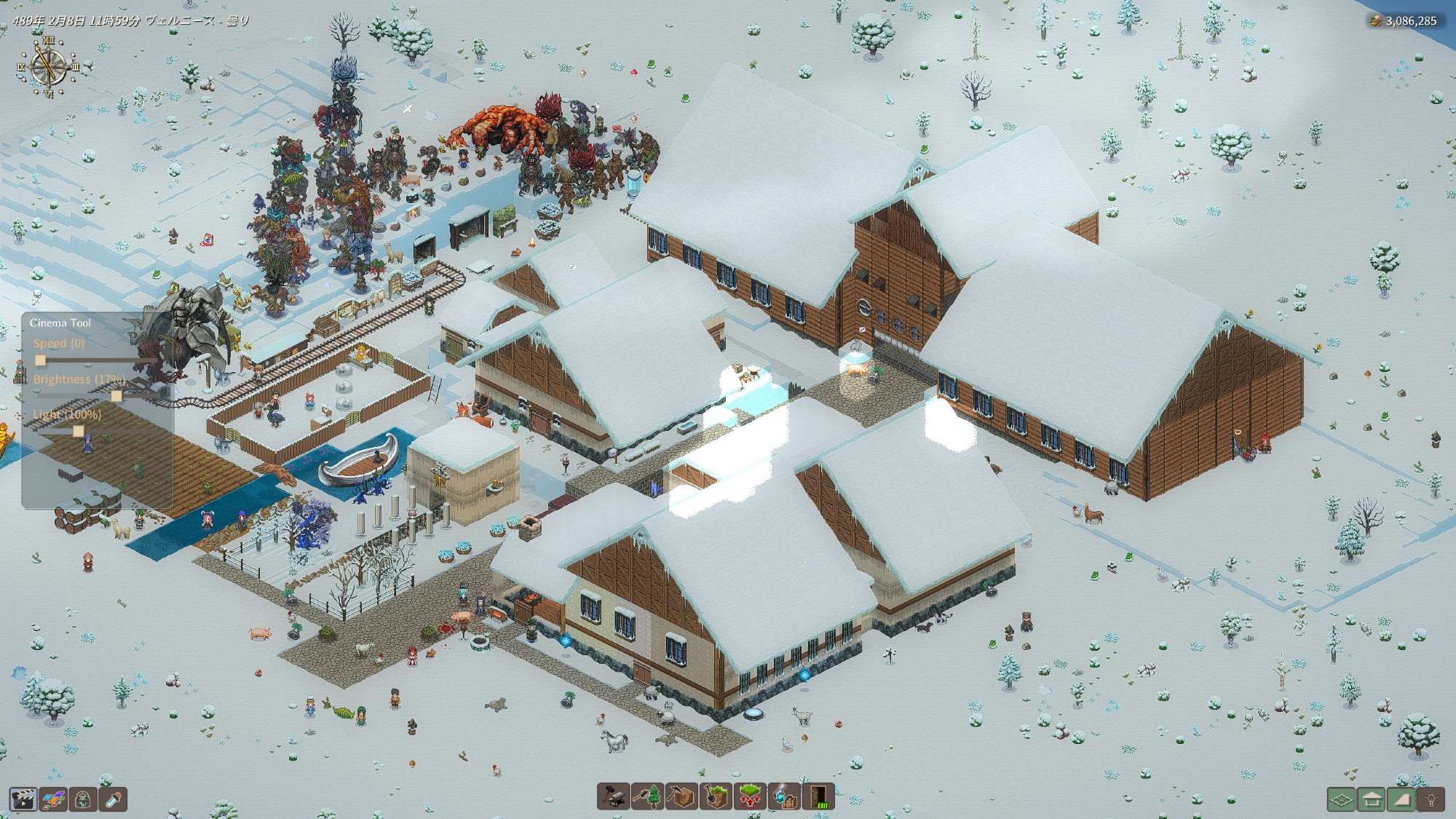
Task: Click the doorway EXIT button
Action: click(x=818, y=796)
